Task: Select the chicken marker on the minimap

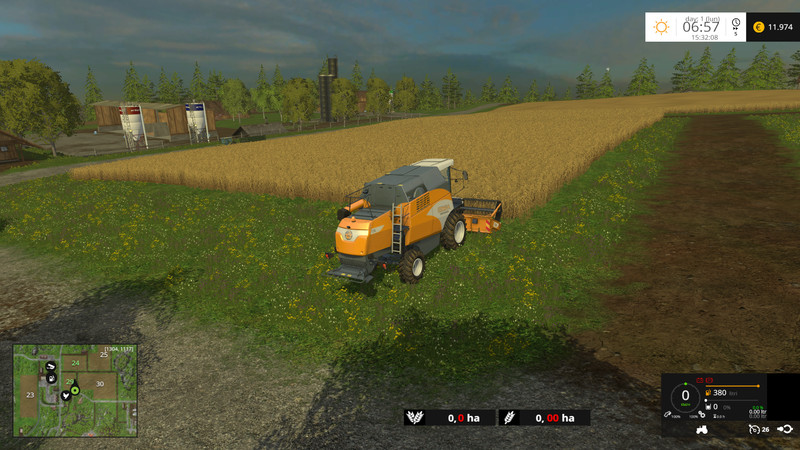Action: [66, 395]
